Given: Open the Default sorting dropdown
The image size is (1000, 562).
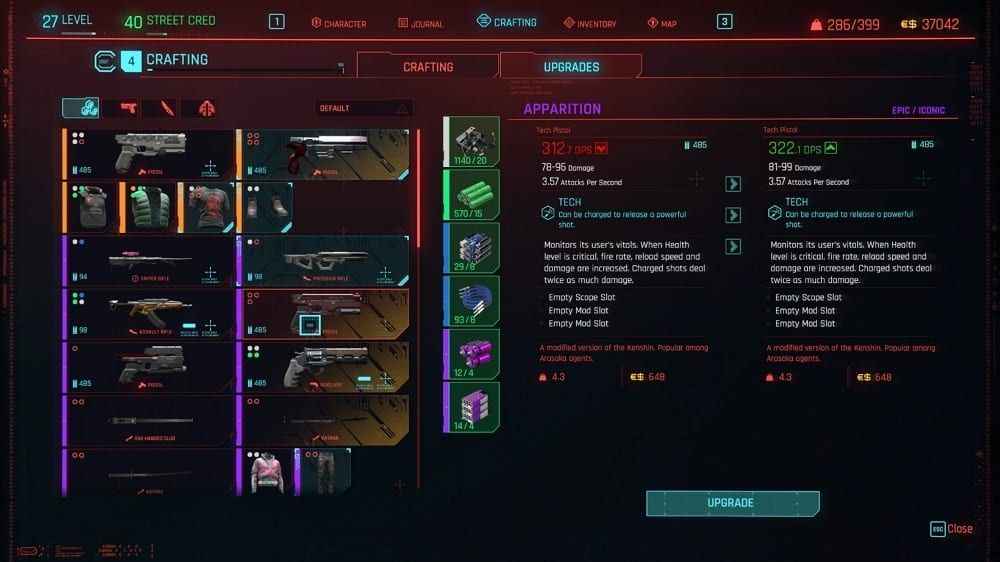Looking at the screenshot, I should click(364, 108).
